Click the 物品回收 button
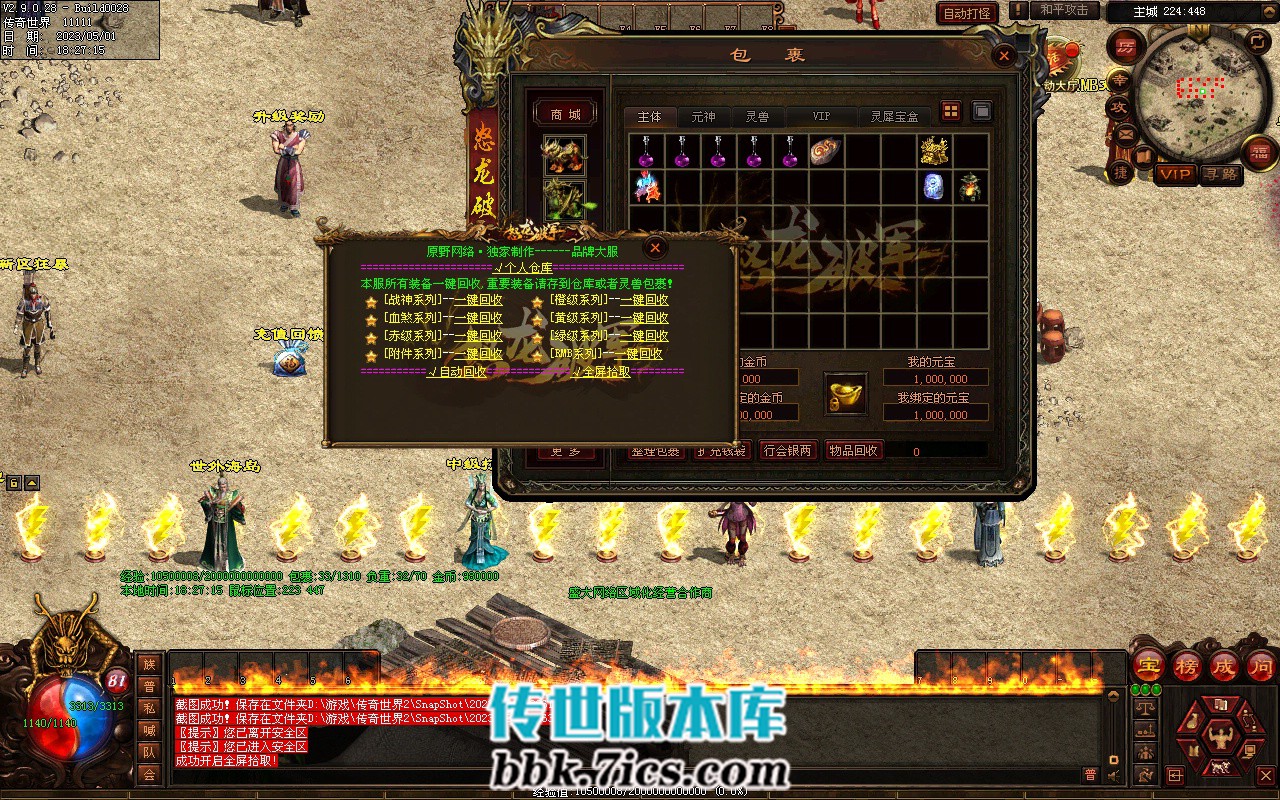The height and width of the screenshot is (800, 1280). pos(853,451)
